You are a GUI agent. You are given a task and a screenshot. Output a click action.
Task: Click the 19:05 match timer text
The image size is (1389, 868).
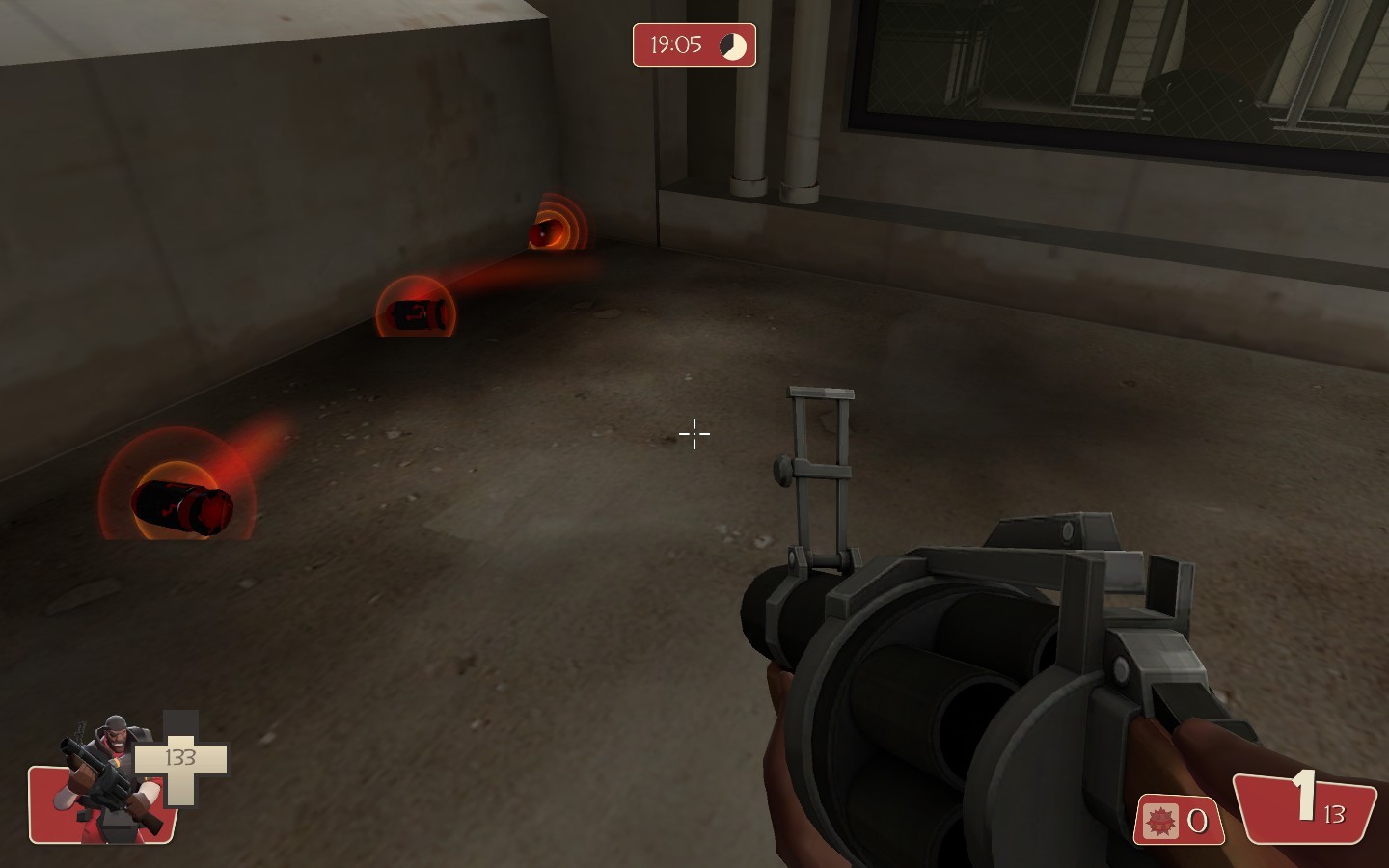[675, 44]
